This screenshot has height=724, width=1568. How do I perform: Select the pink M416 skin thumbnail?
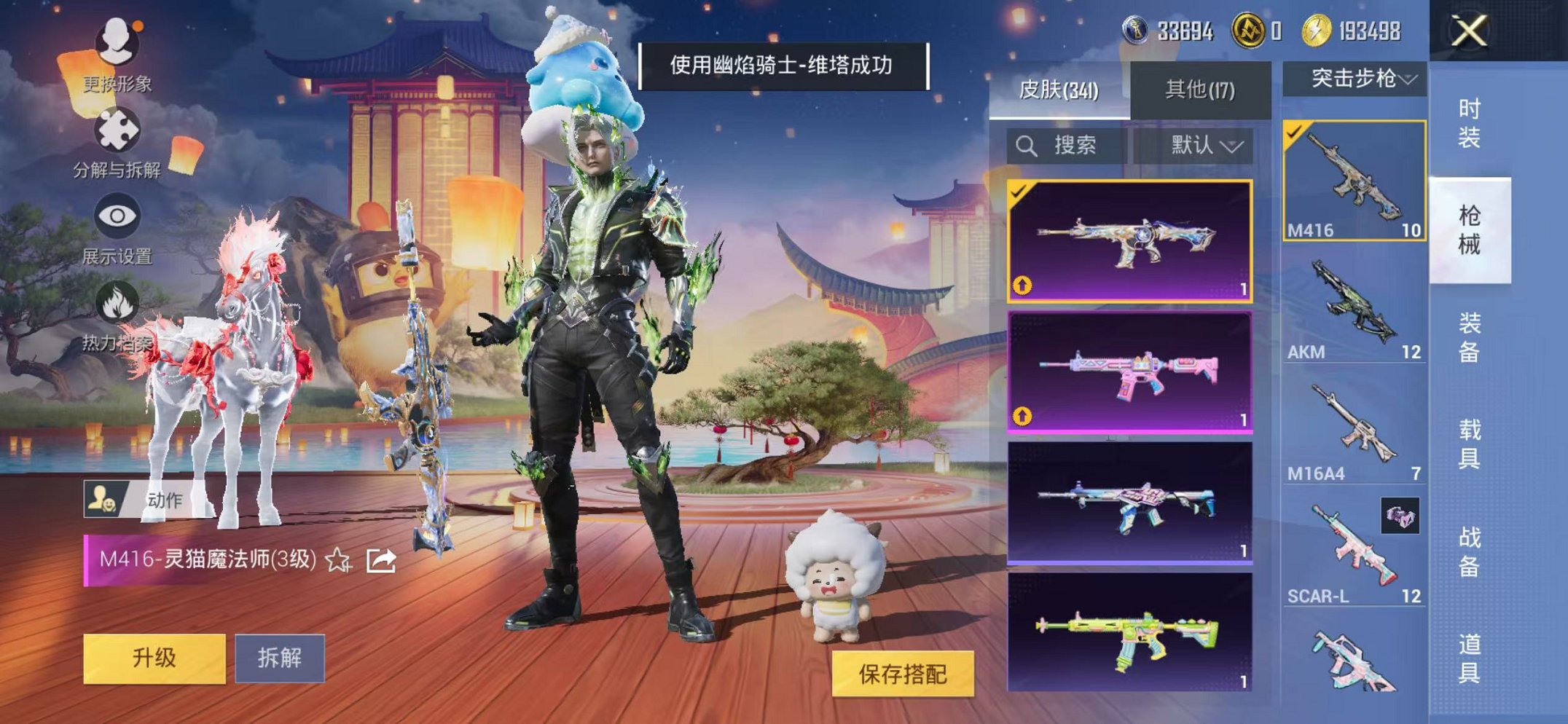pyautogui.click(x=1132, y=373)
